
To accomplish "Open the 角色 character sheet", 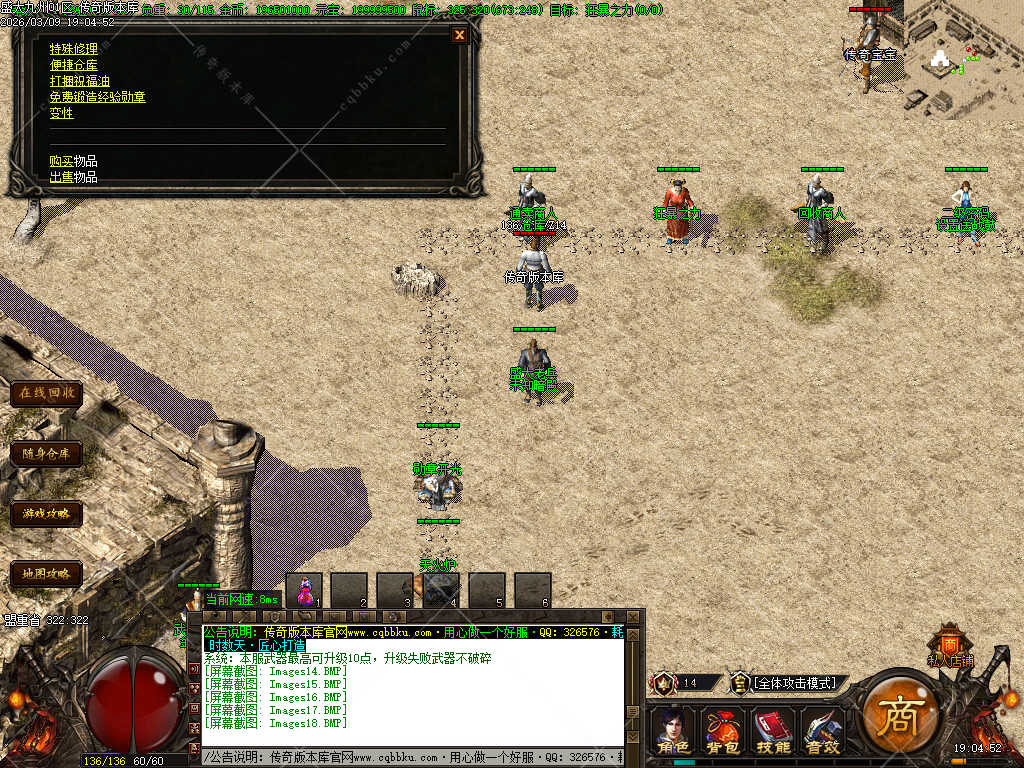I will [673, 731].
